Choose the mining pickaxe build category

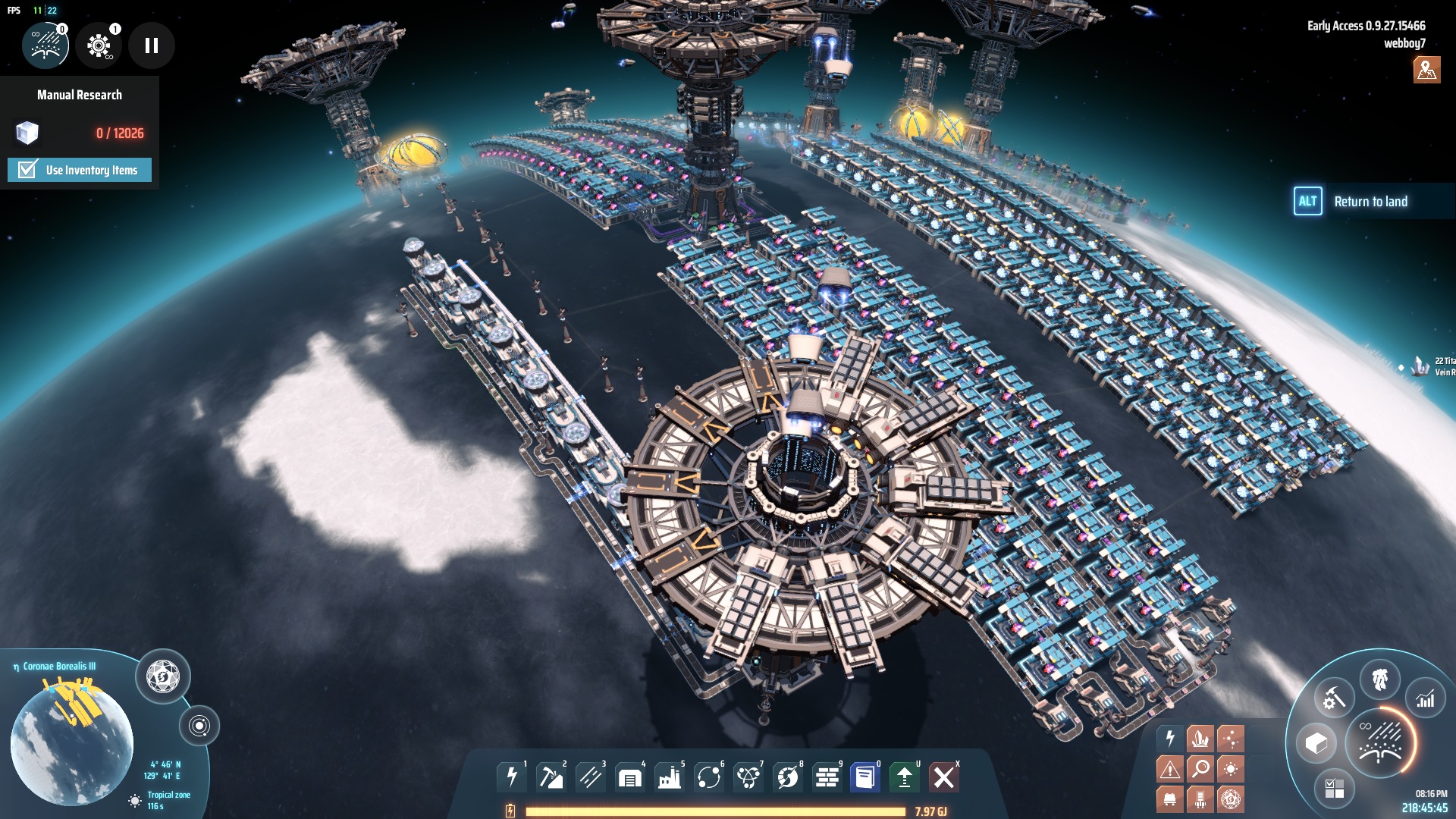(x=551, y=777)
